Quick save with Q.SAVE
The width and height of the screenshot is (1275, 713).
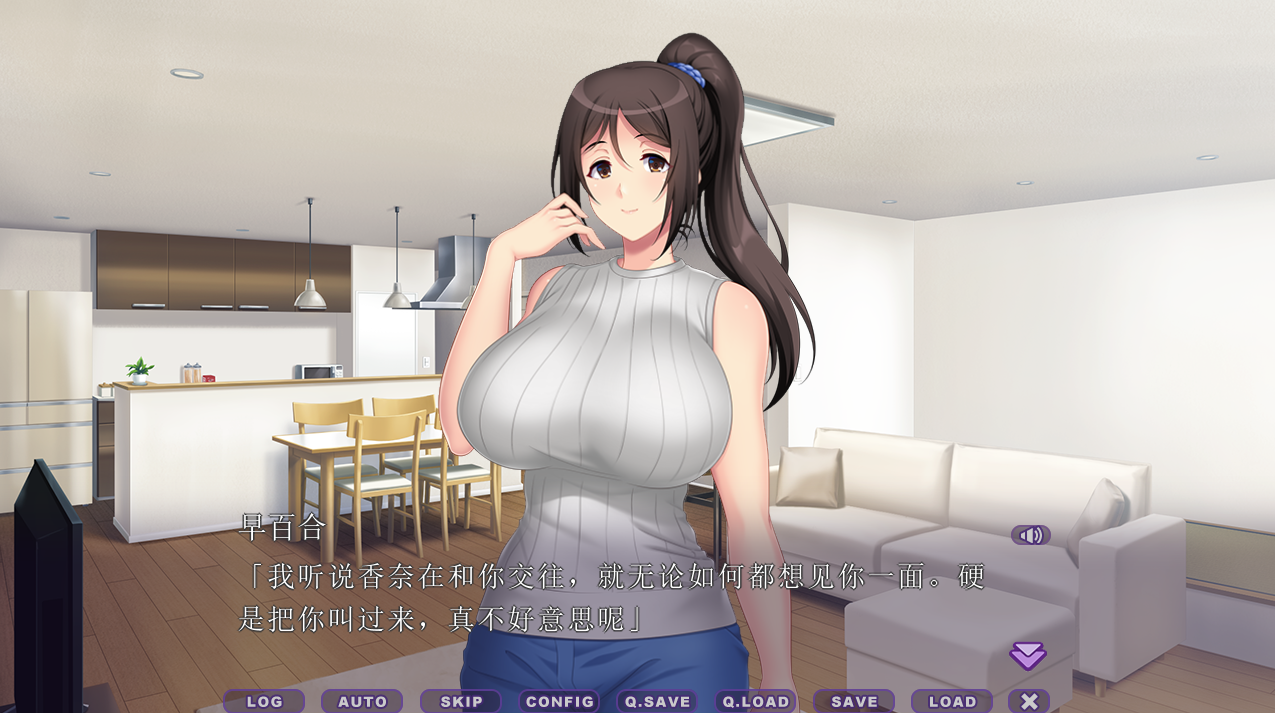point(657,702)
